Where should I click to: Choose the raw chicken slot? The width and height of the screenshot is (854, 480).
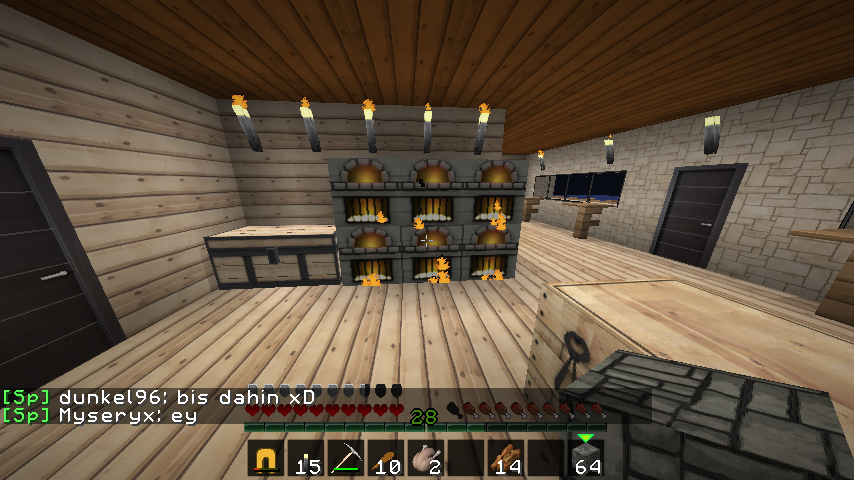[x=426, y=459]
